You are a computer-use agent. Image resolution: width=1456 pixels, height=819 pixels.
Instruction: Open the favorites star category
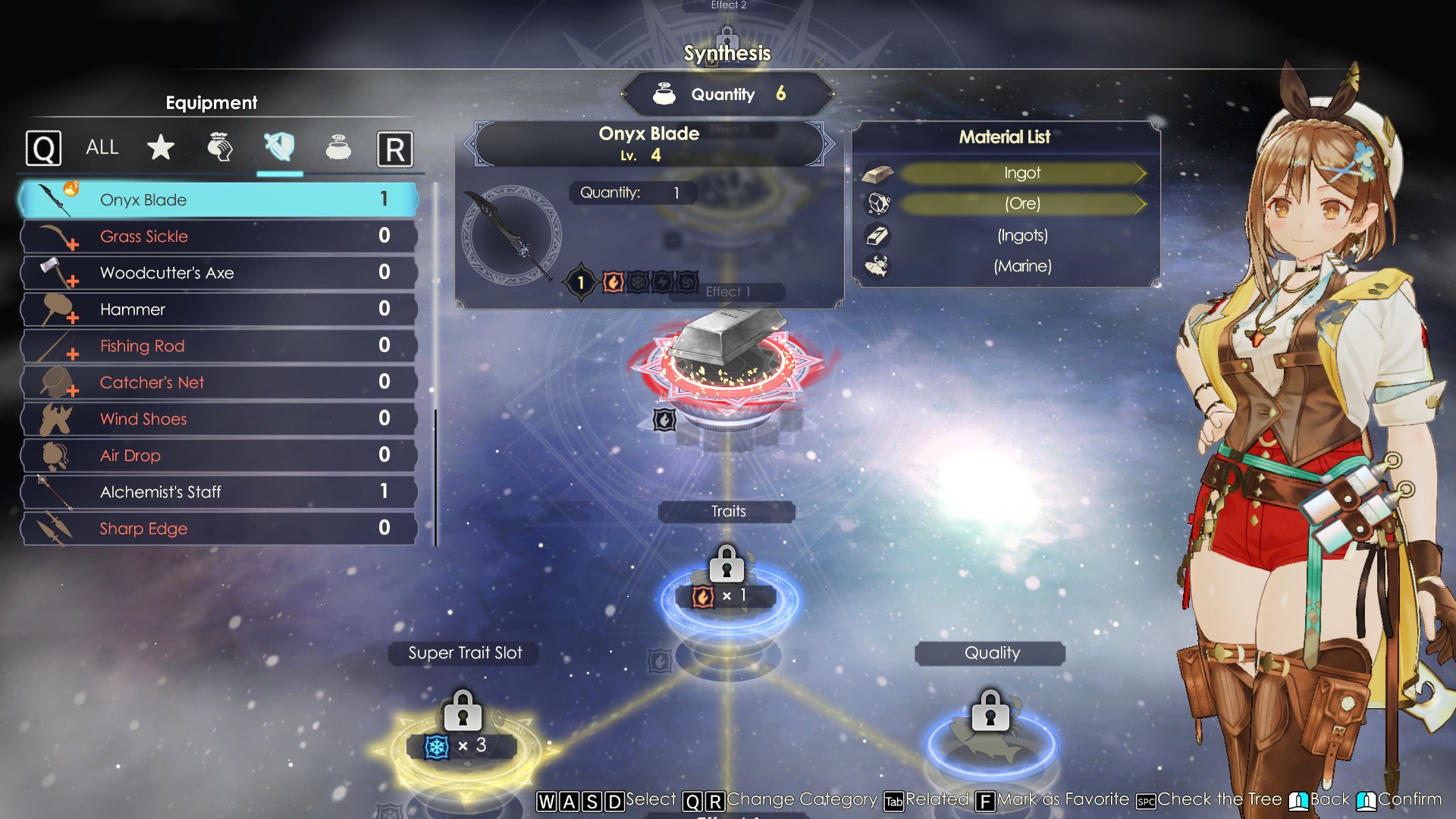pos(161,148)
